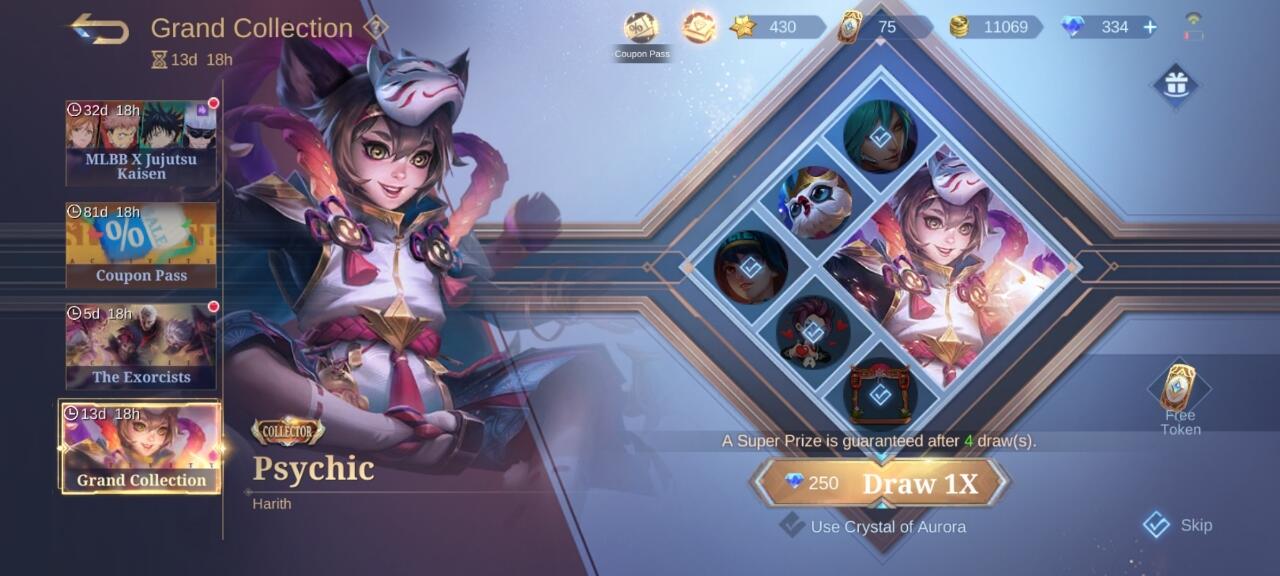Select The Exorcists event tab
The height and width of the screenshot is (576, 1280).
[141, 346]
